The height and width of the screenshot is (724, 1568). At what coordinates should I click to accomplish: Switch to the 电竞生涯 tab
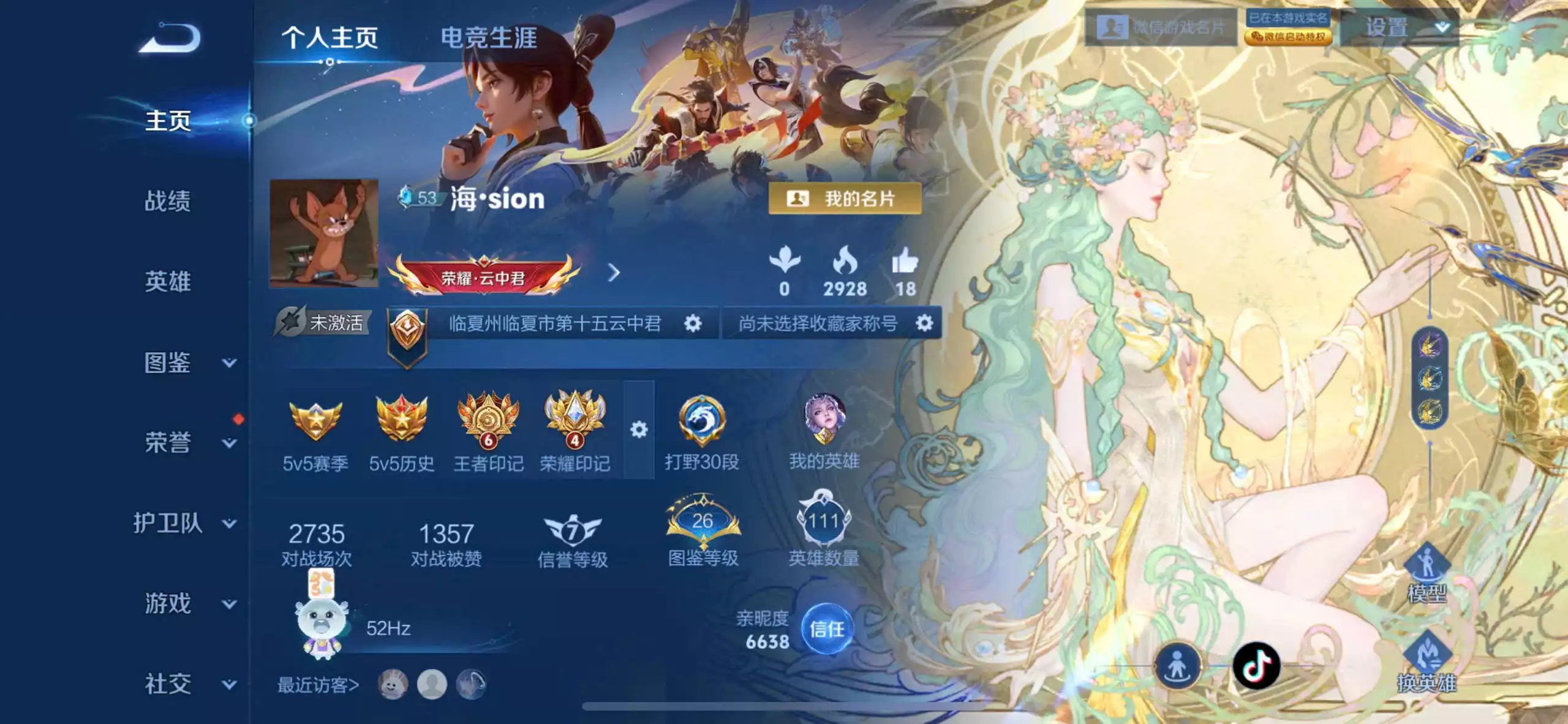490,37
